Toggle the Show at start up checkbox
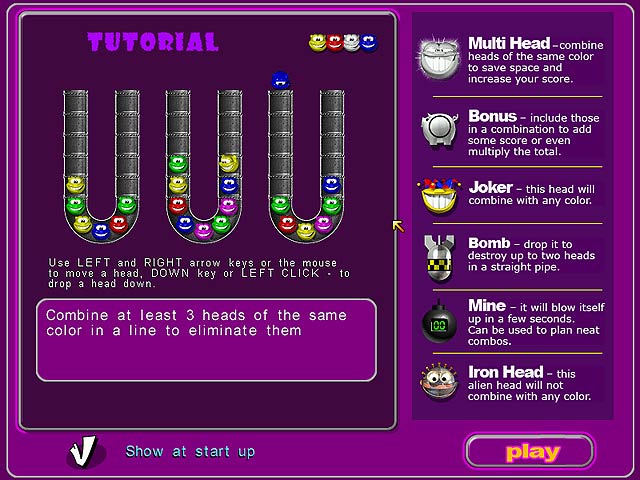640x480 pixels. click(85, 452)
